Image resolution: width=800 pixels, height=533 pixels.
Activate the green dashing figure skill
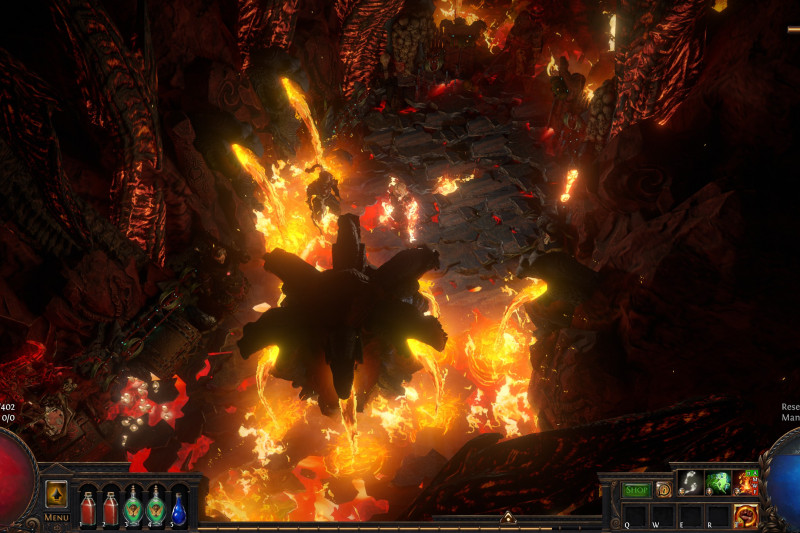tap(718, 483)
